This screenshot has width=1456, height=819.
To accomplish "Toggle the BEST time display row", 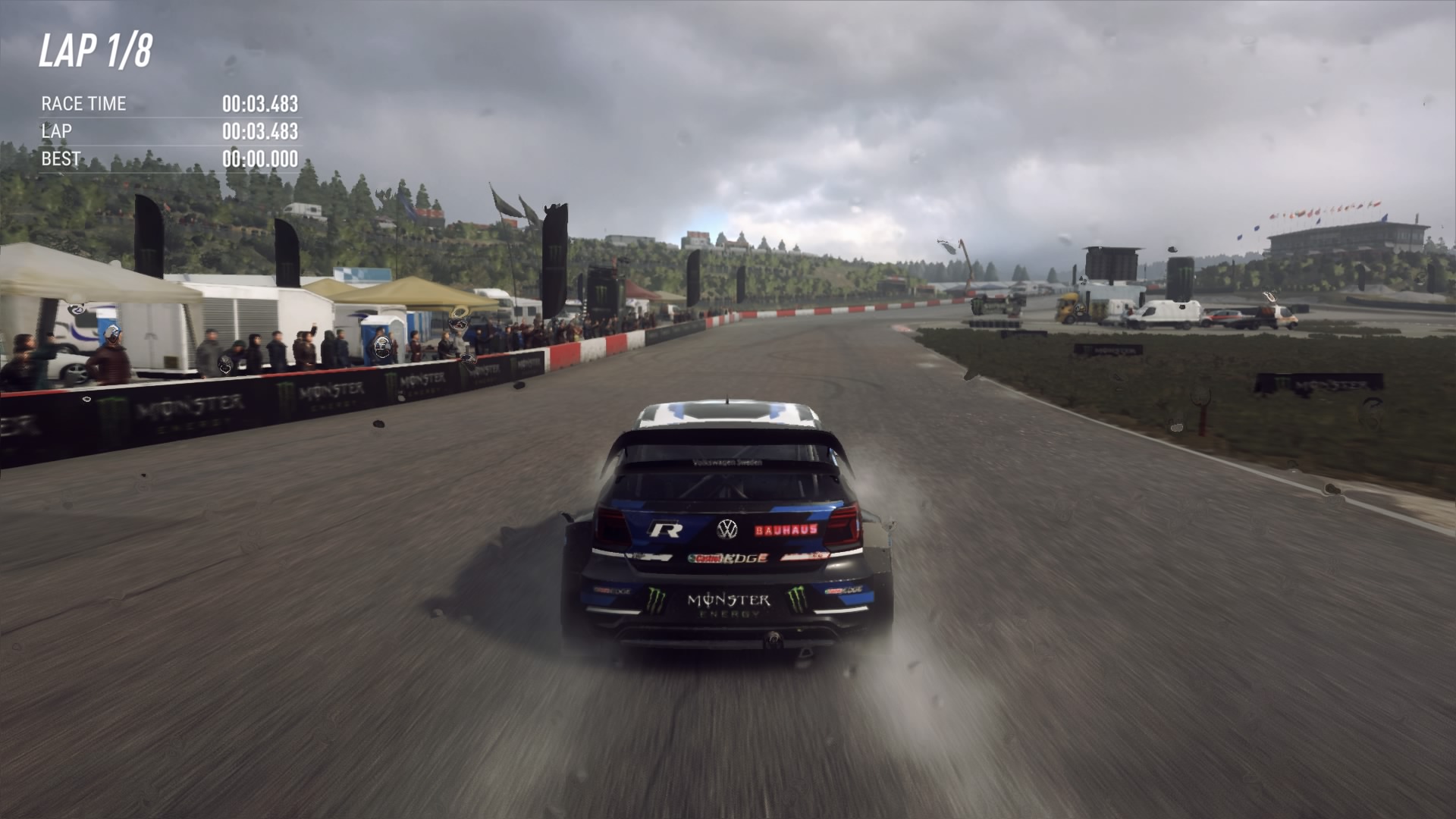I will coord(61,159).
